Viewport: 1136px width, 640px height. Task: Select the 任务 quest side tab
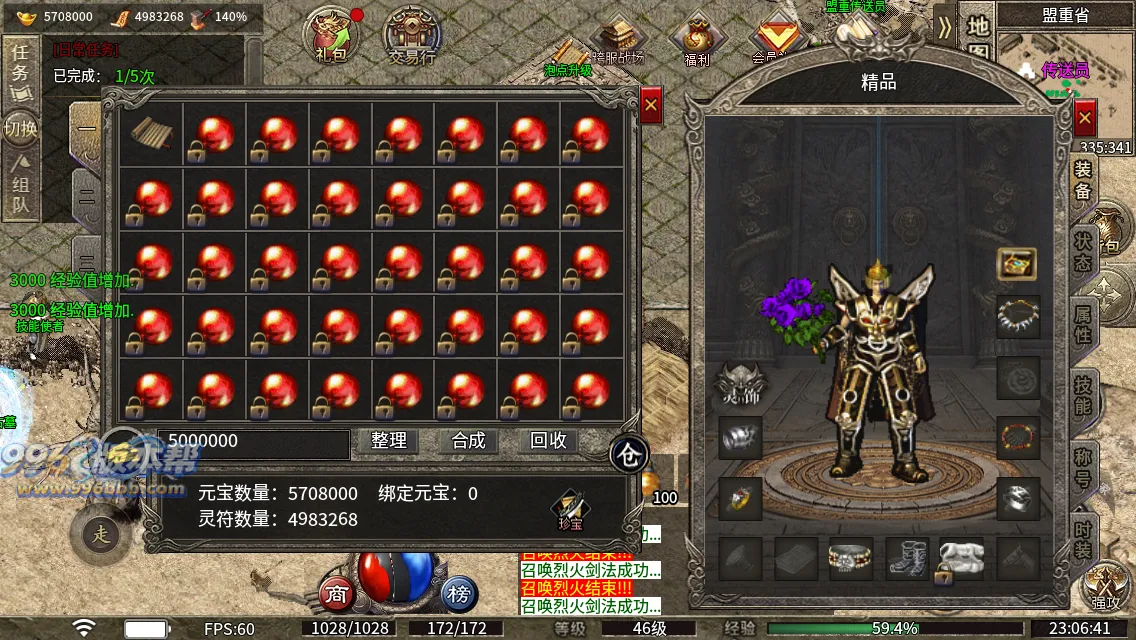(21, 65)
